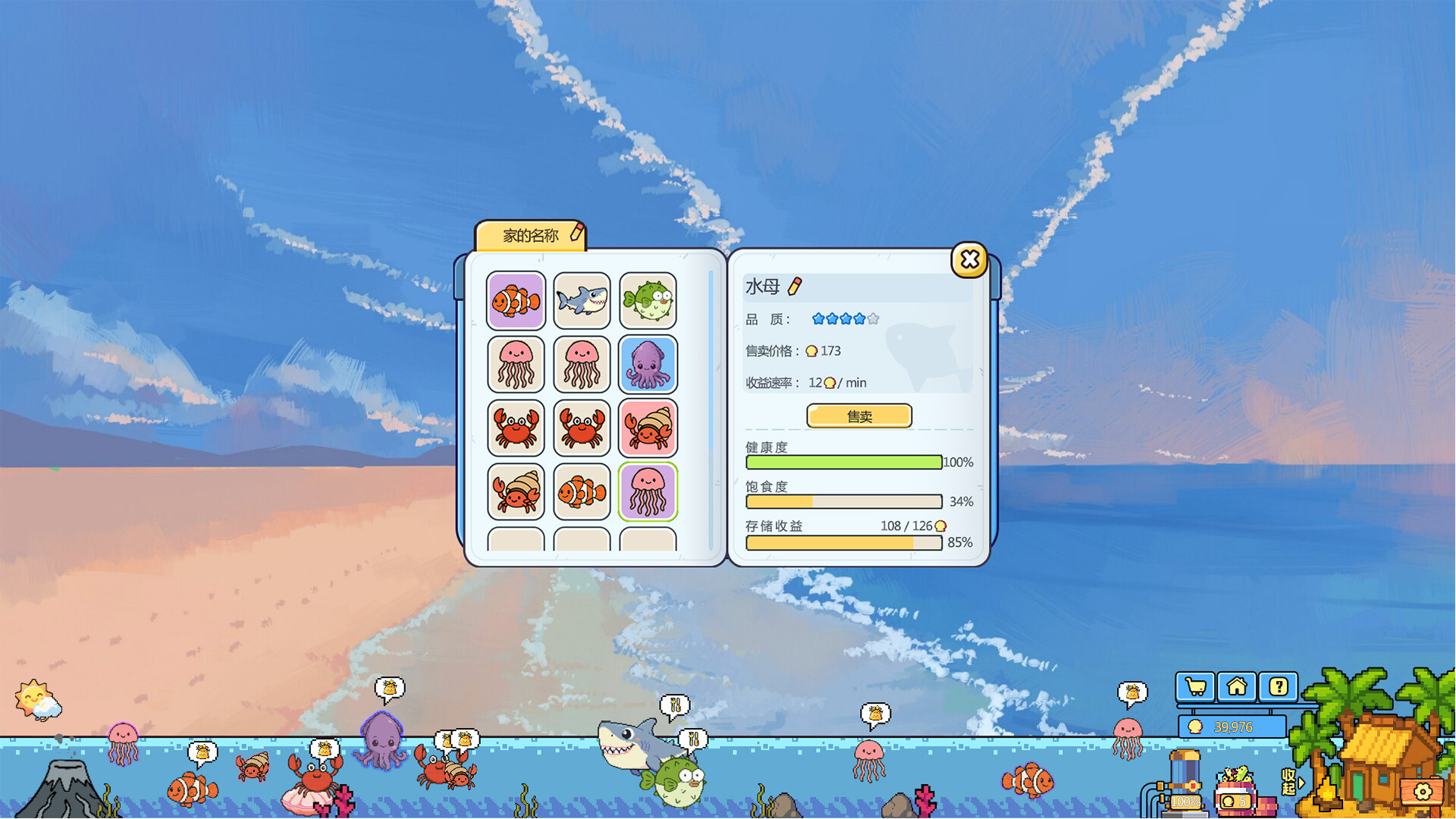Select the shark thumbnail in the inventory
Screen dimensions: 1456x819
[582, 301]
